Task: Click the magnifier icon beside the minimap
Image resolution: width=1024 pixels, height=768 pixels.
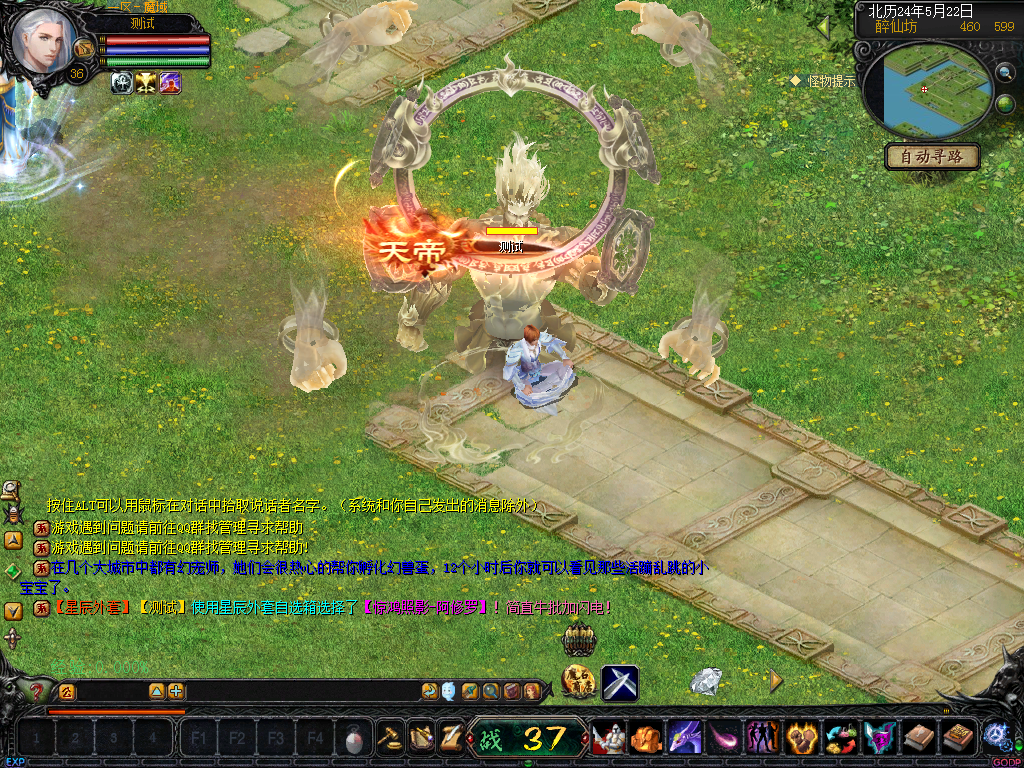Action: coord(1005,72)
